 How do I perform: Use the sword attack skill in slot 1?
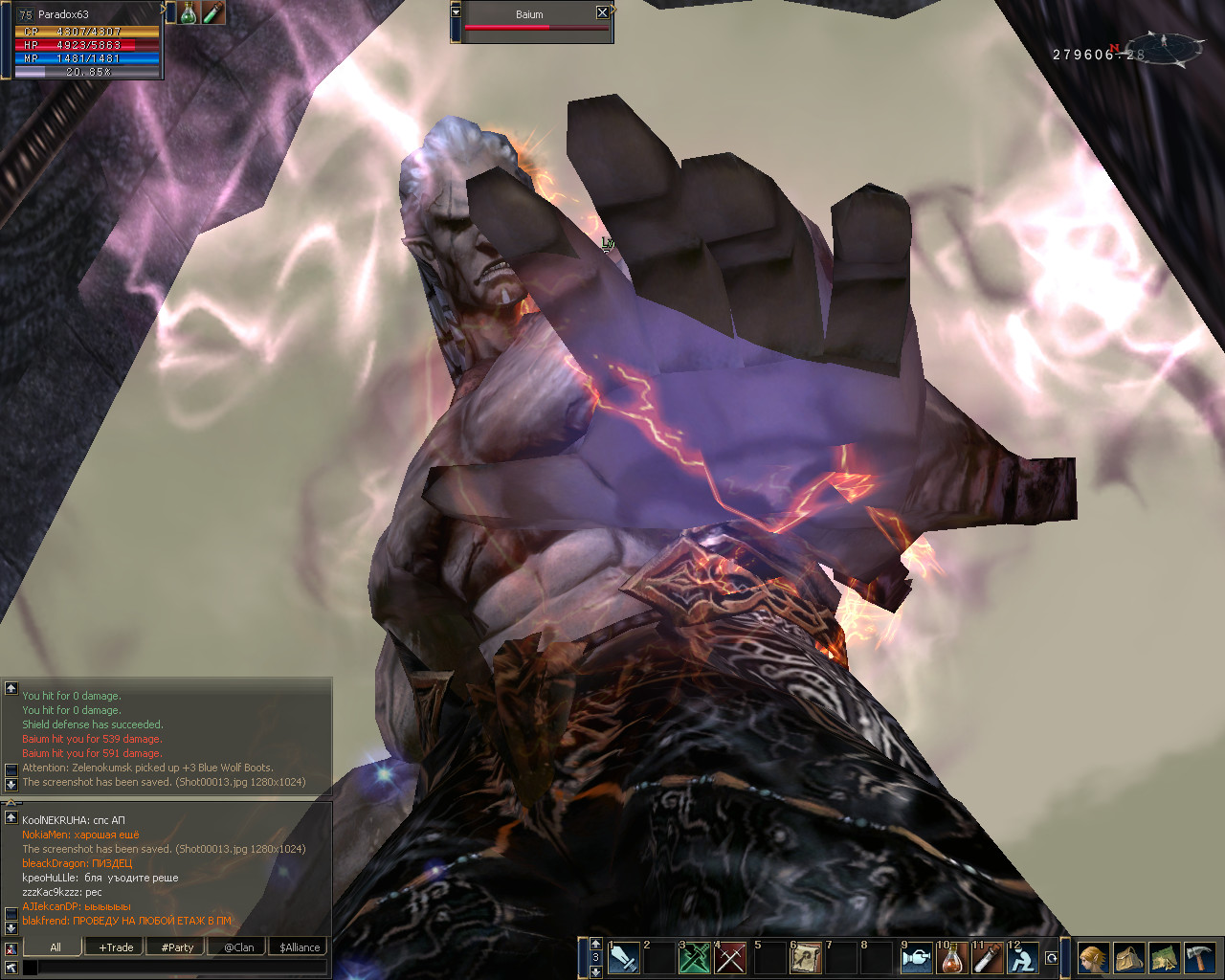click(624, 957)
